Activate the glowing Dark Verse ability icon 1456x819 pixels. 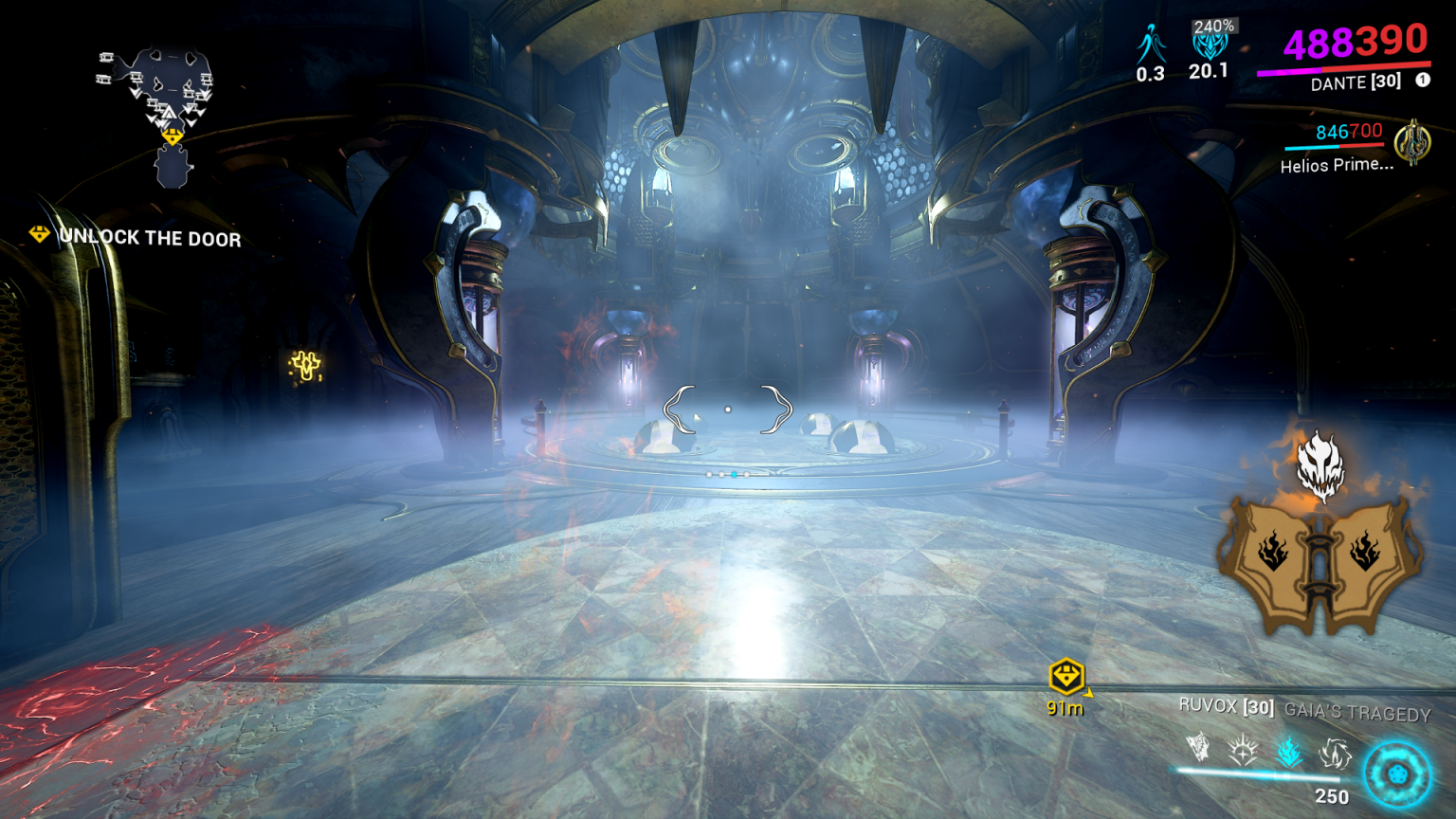[1288, 751]
